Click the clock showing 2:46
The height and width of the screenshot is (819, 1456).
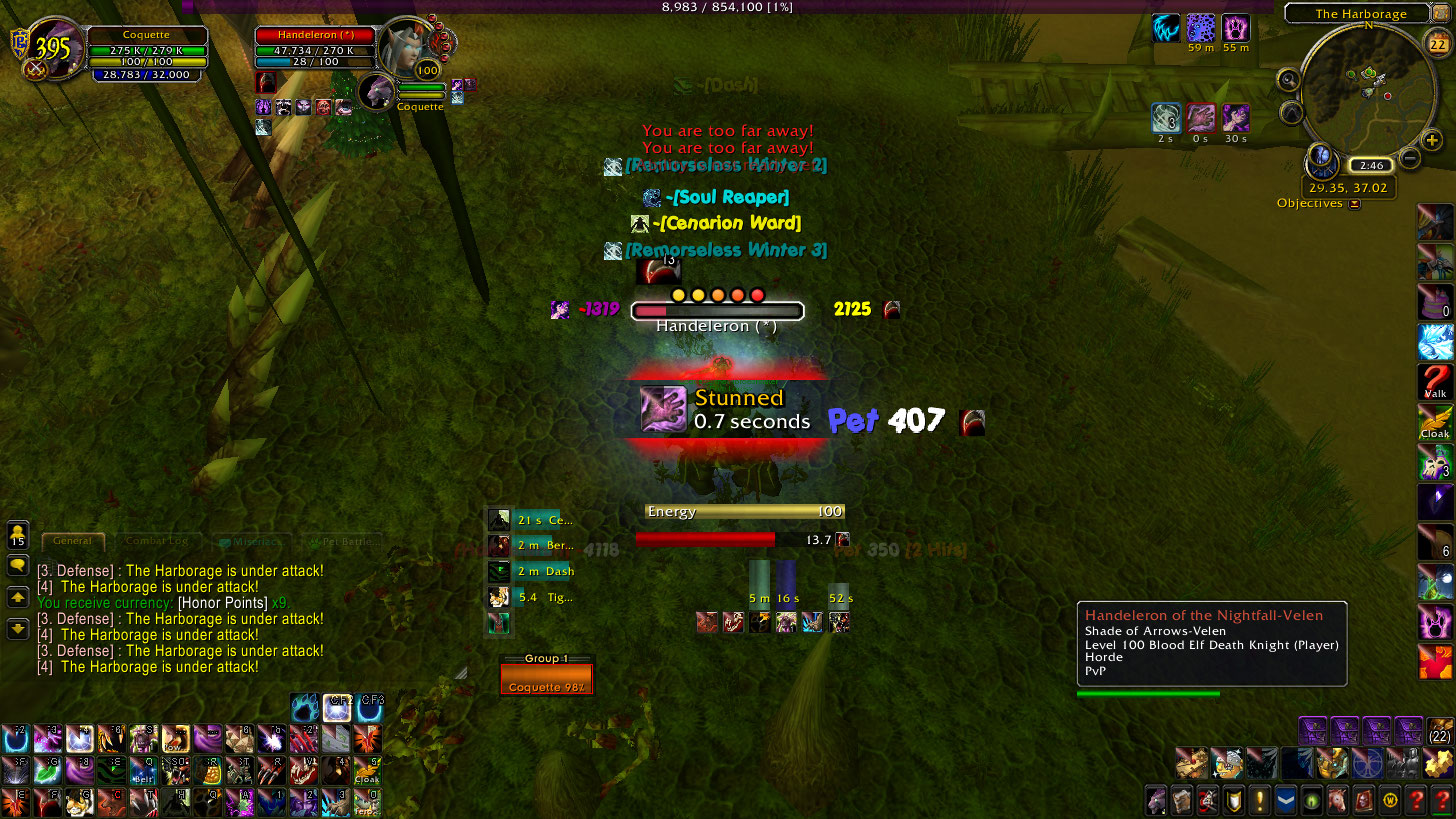(x=1369, y=165)
